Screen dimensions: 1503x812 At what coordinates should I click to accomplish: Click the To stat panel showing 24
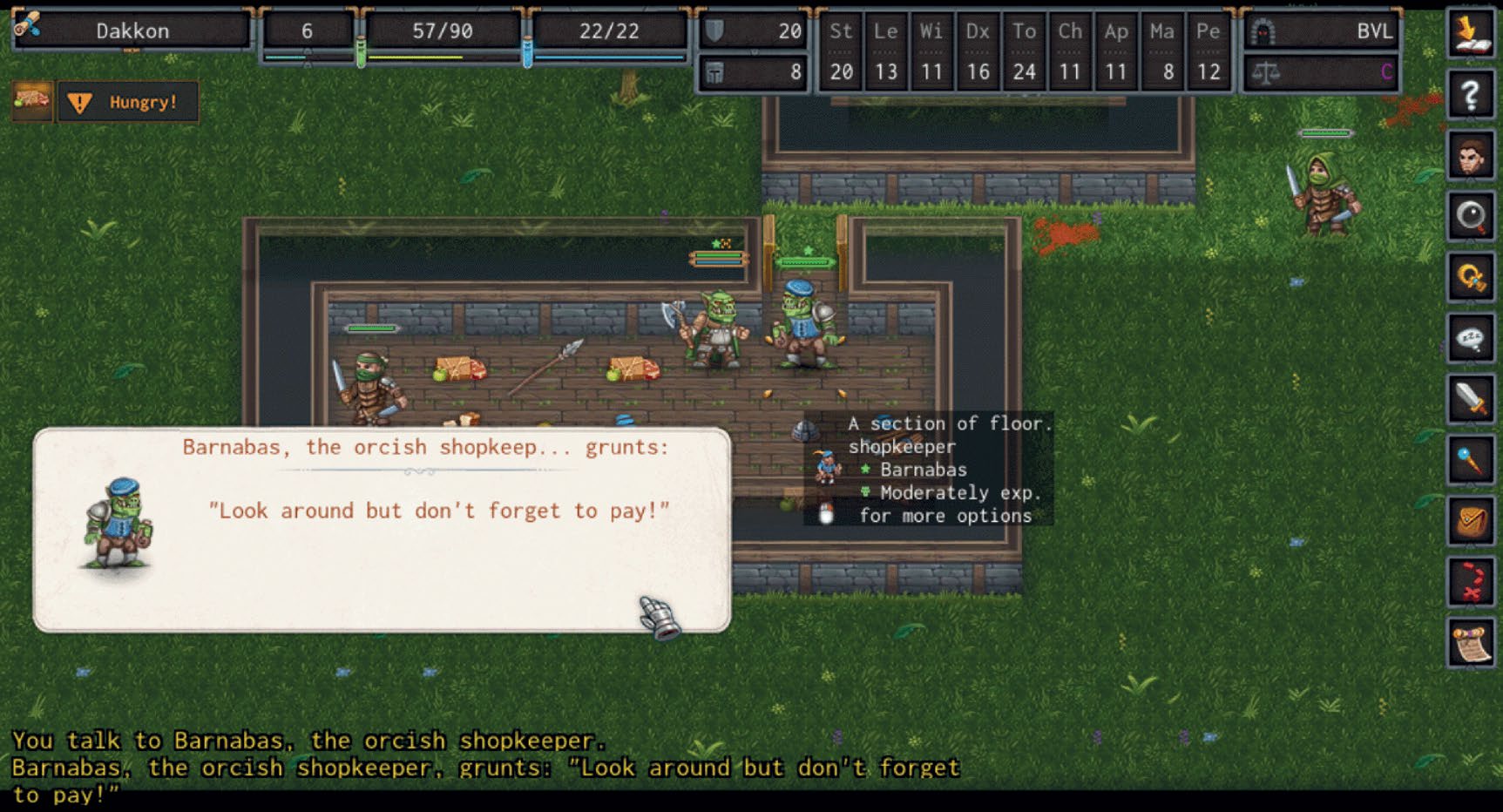point(1025,51)
